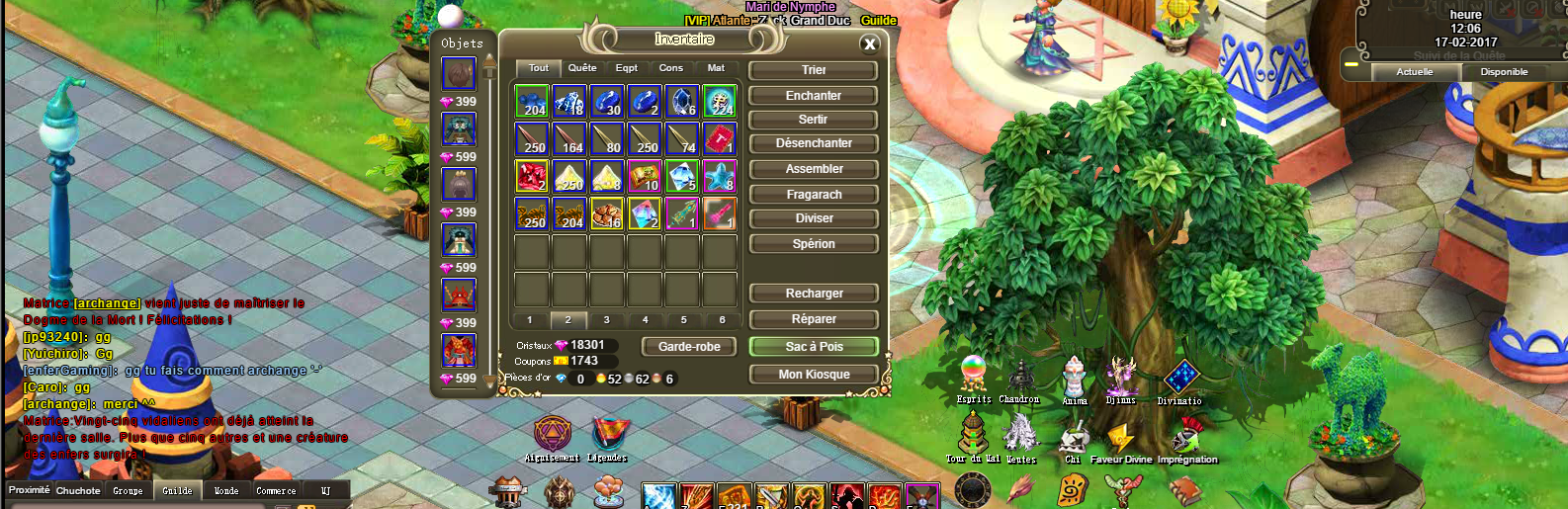Switch chat to the Guilde channel

tap(177, 490)
